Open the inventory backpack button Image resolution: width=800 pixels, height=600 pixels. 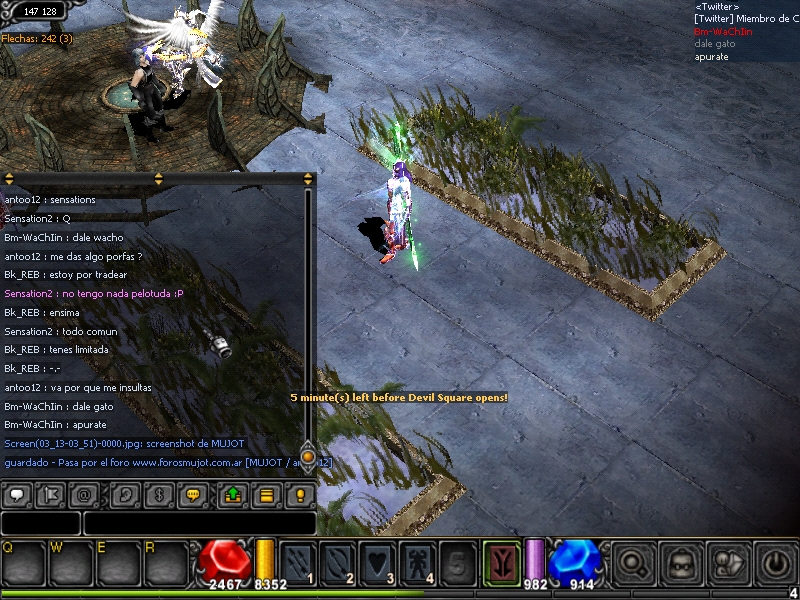click(x=682, y=562)
